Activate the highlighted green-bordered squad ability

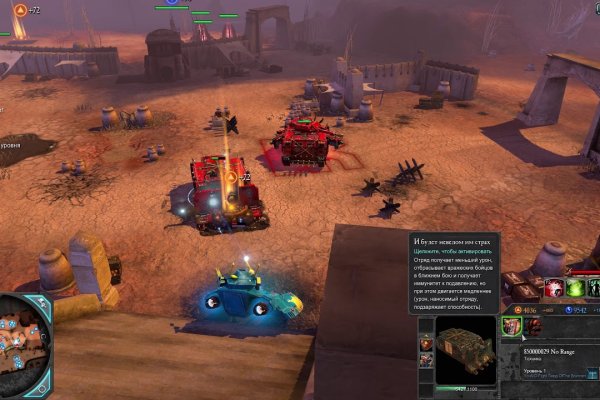512,326
